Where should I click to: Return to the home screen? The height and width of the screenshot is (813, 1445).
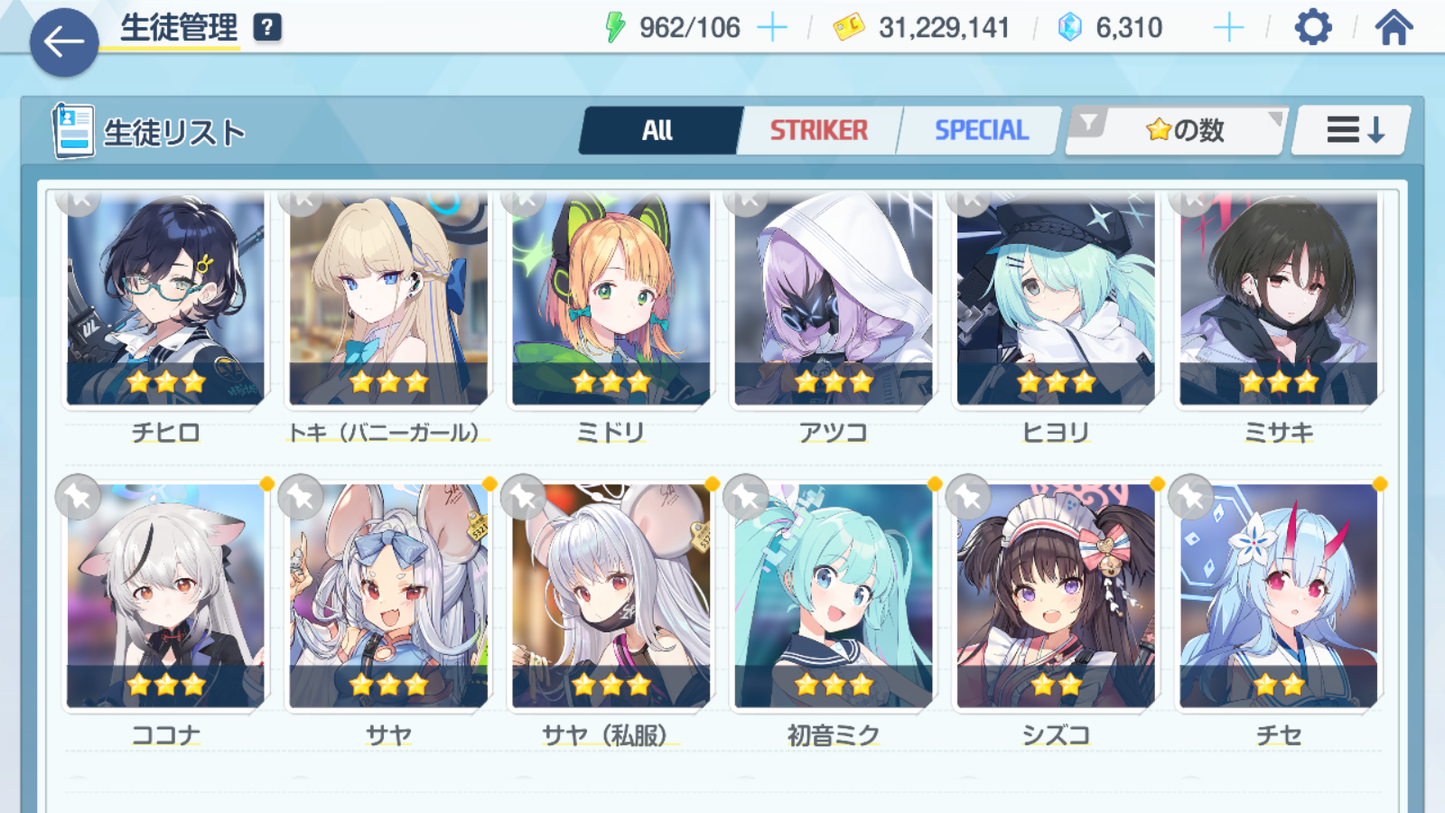coord(1393,27)
